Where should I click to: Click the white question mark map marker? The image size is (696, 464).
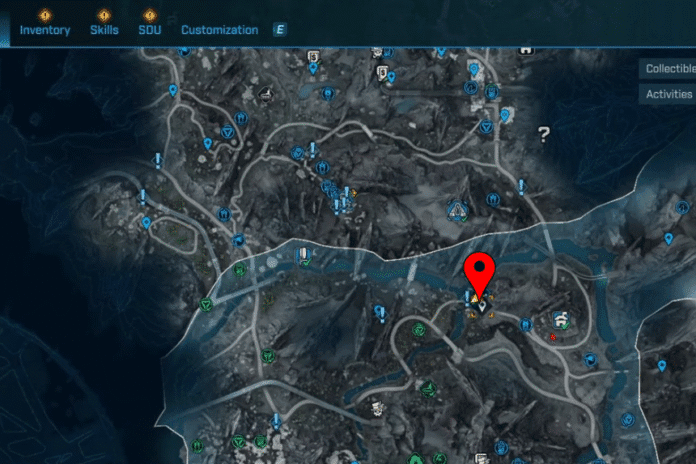point(544,132)
